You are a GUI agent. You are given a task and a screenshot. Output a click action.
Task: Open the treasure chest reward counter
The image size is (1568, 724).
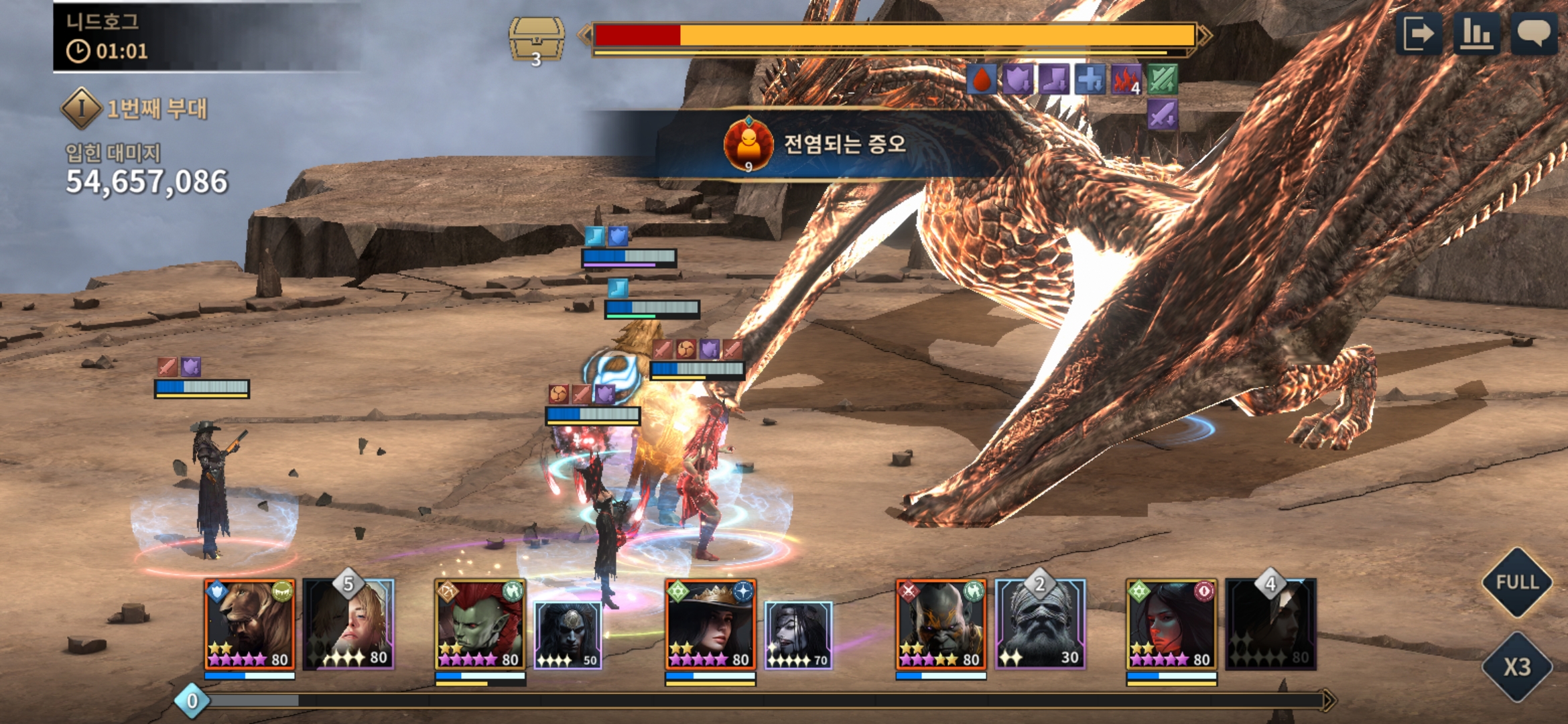click(x=536, y=40)
